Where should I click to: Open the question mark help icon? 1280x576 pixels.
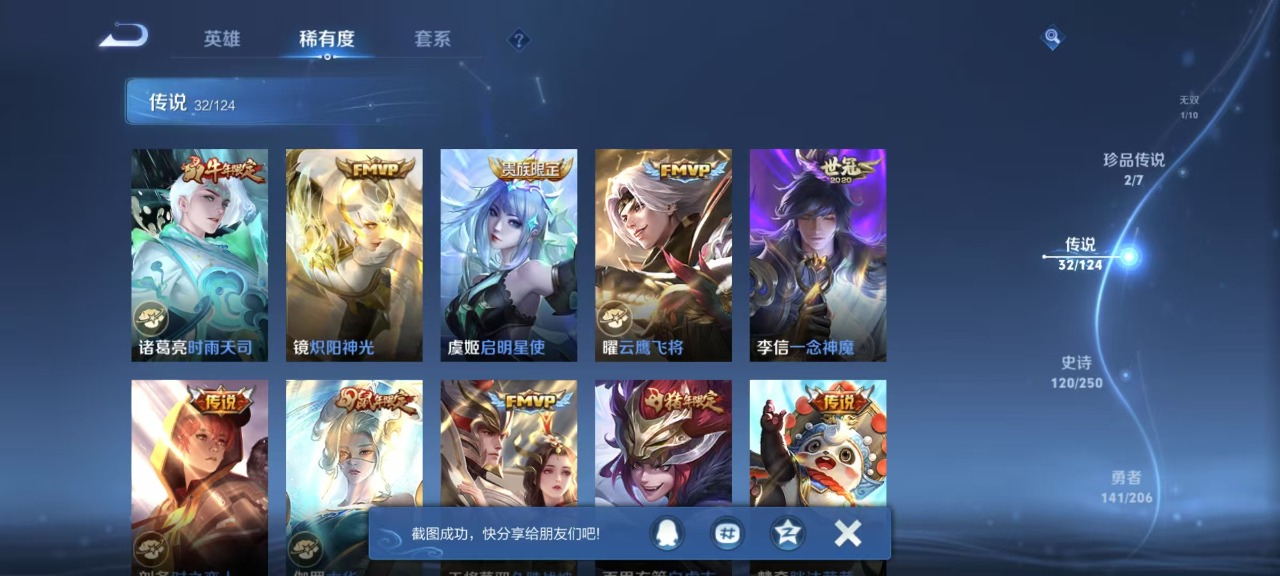(x=518, y=40)
